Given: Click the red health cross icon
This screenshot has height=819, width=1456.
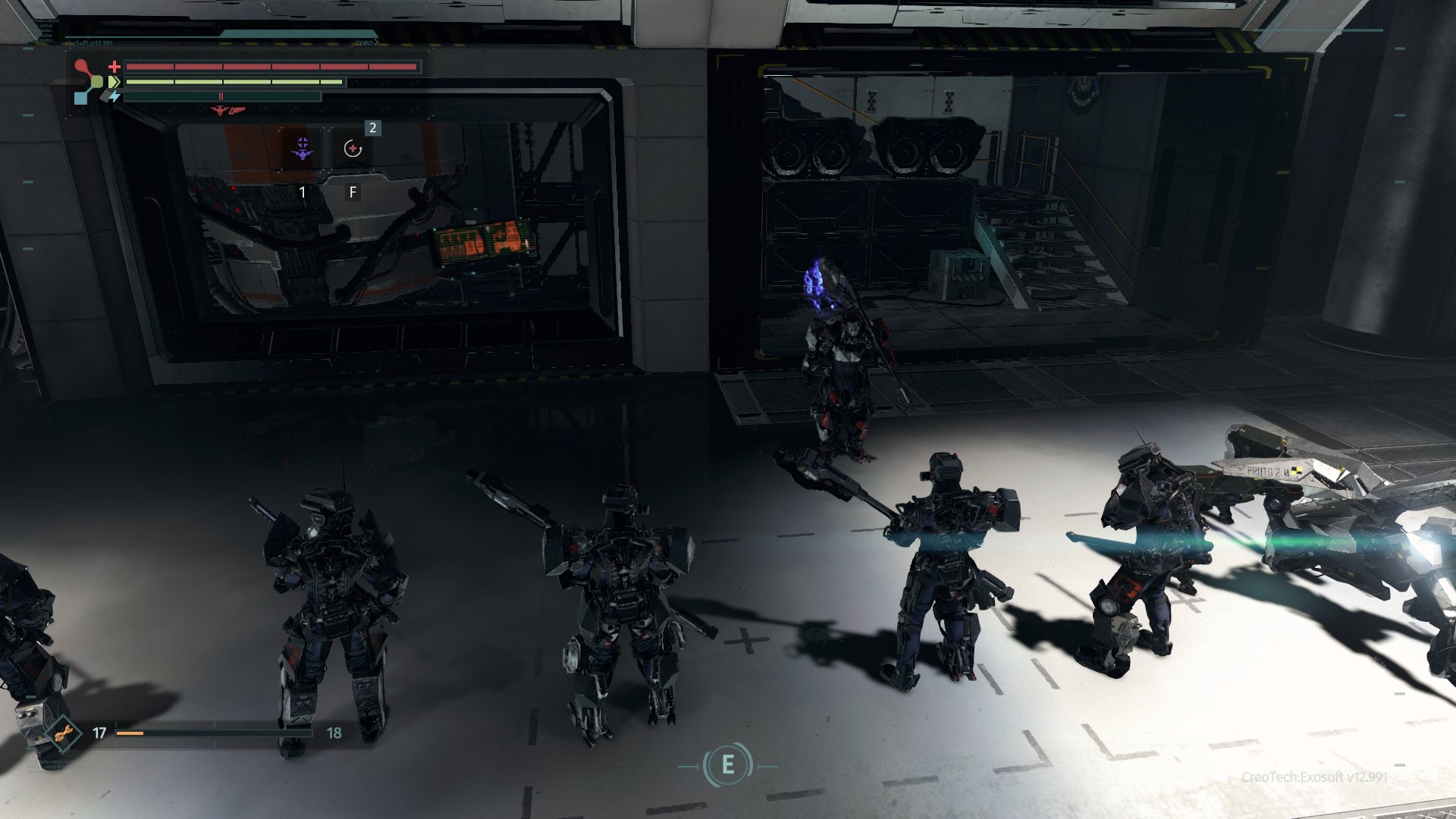Looking at the screenshot, I should (115, 66).
